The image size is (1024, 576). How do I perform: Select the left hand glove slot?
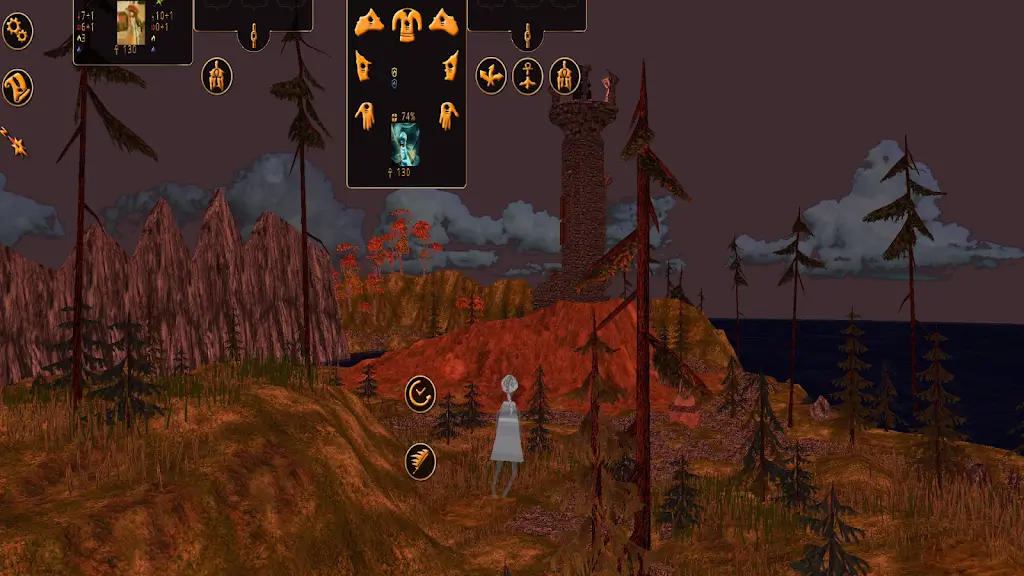(x=364, y=115)
